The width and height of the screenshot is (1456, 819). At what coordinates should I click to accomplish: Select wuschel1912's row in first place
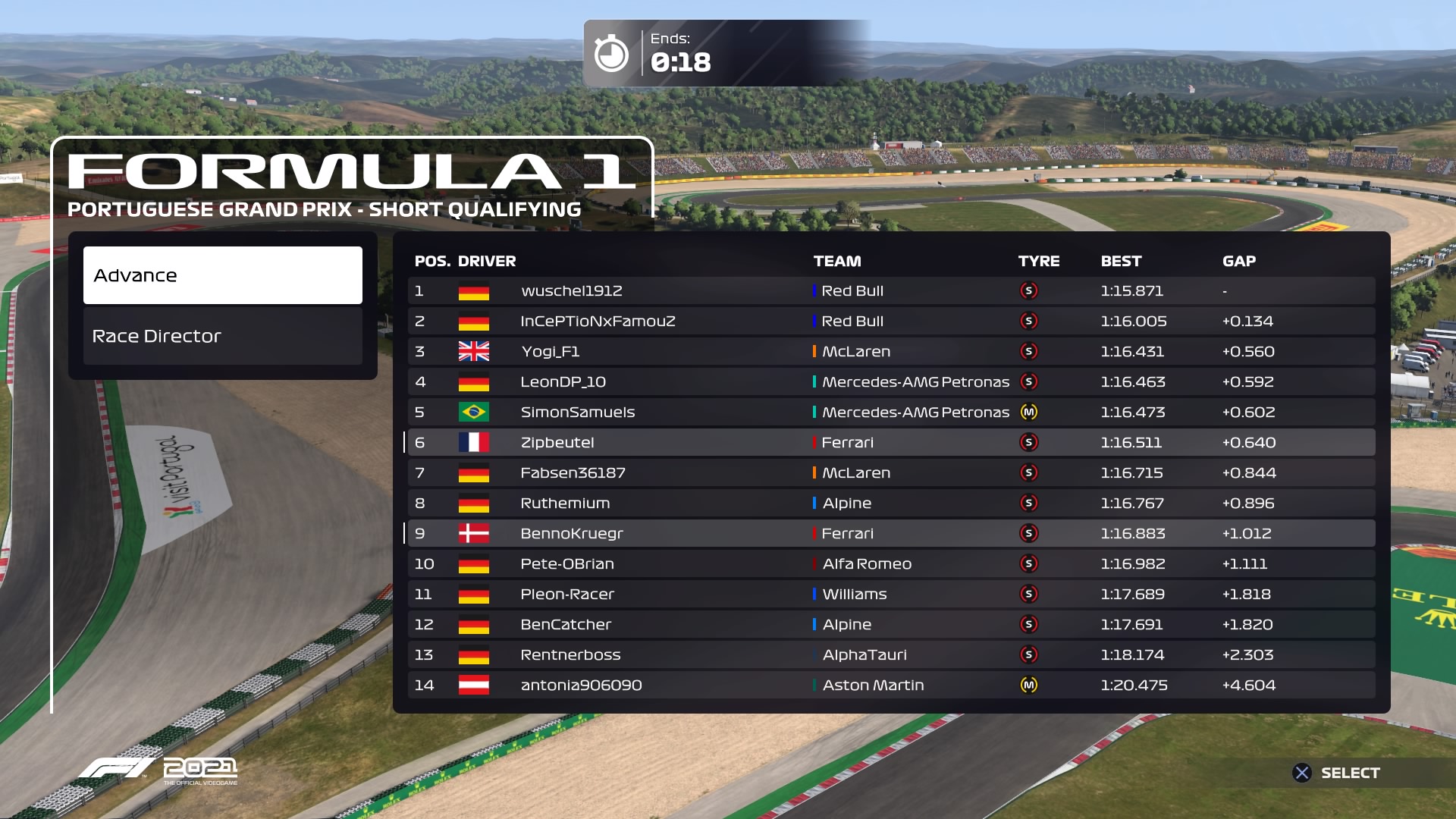pyautogui.click(x=890, y=291)
